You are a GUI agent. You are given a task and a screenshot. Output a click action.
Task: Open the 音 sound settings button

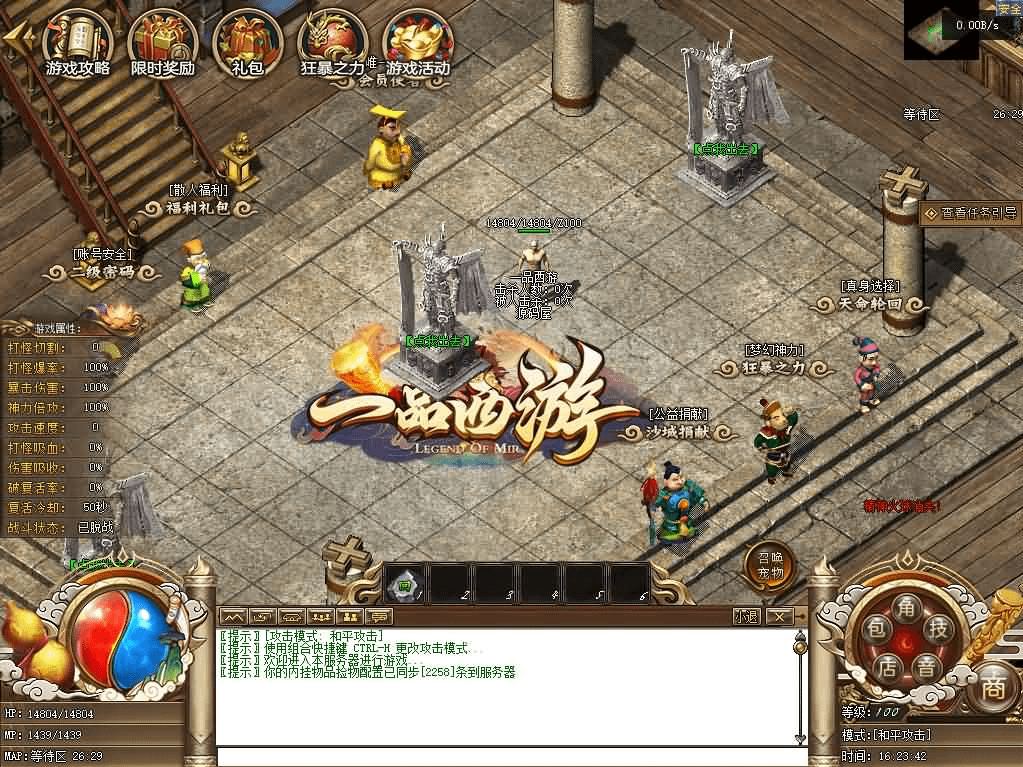coord(926,665)
